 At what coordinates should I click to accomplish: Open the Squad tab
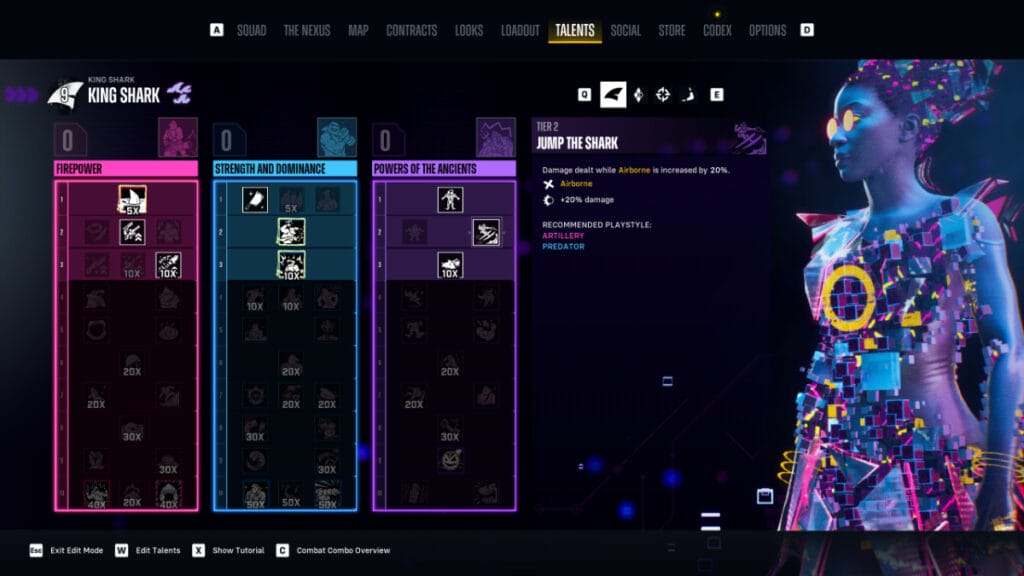tap(251, 30)
